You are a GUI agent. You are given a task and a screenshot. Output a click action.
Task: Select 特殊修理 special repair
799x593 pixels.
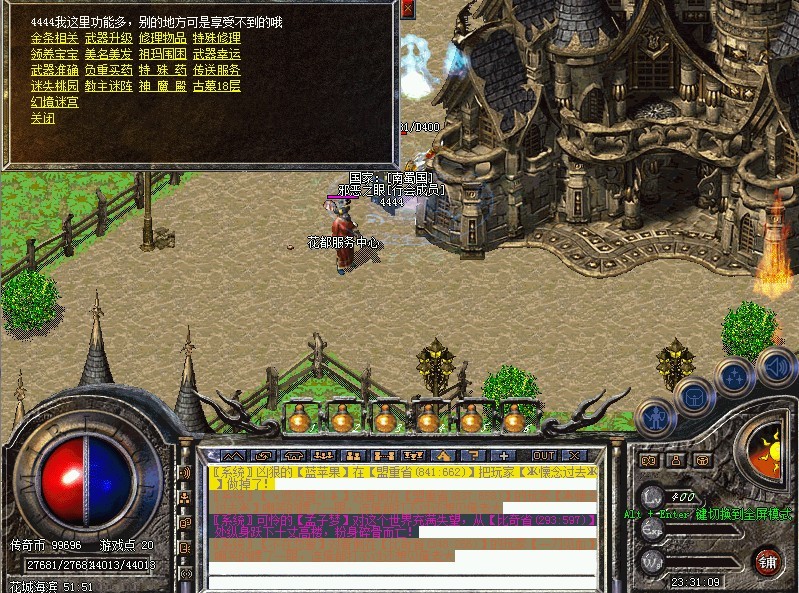pos(216,38)
